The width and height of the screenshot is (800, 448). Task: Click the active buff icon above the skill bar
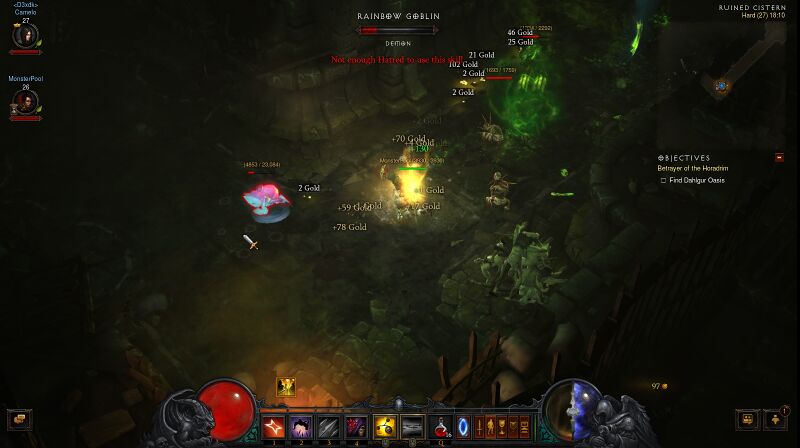286,386
